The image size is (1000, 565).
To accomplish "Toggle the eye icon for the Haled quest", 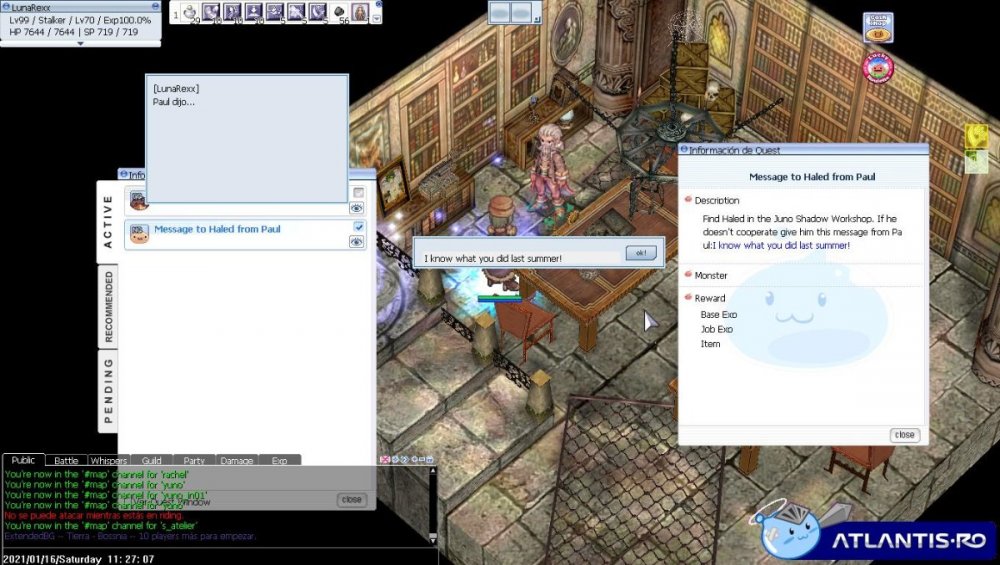I will click(357, 241).
